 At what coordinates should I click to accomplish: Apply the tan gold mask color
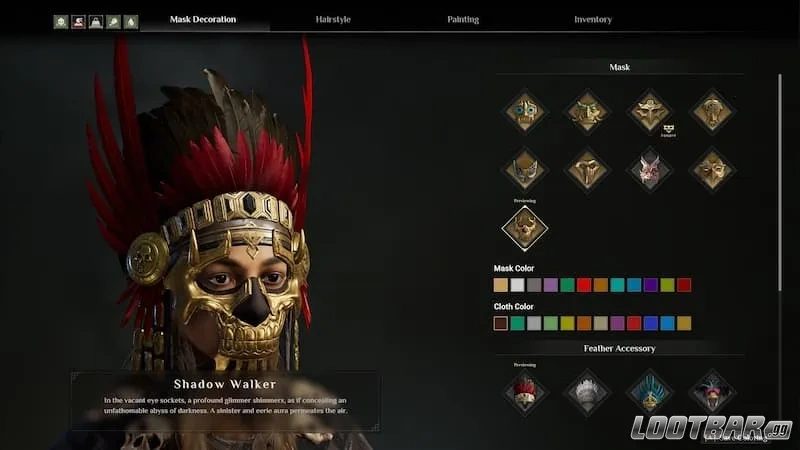coord(501,285)
